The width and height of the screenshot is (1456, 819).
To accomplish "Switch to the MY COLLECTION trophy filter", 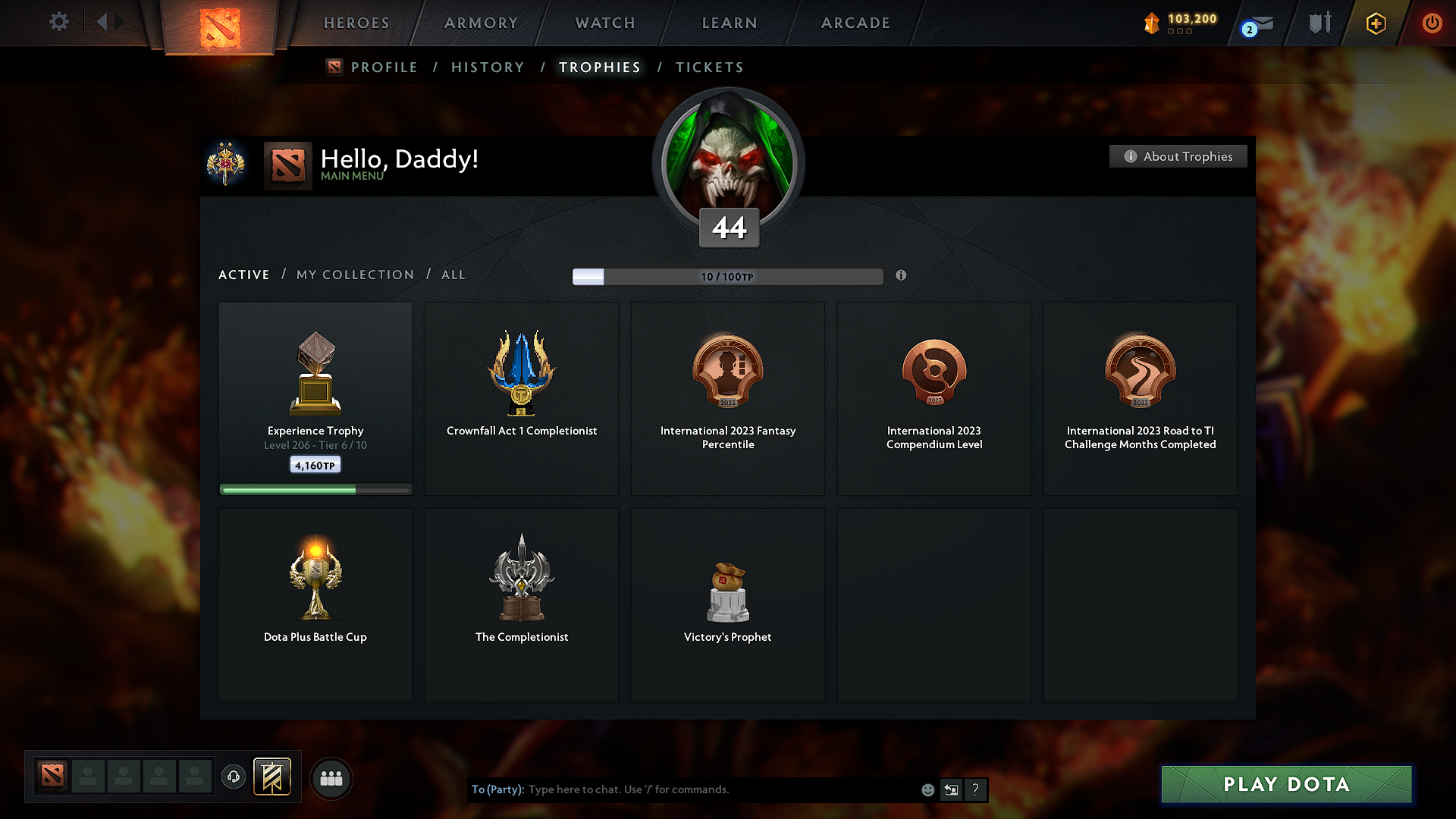I will pyautogui.click(x=354, y=275).
